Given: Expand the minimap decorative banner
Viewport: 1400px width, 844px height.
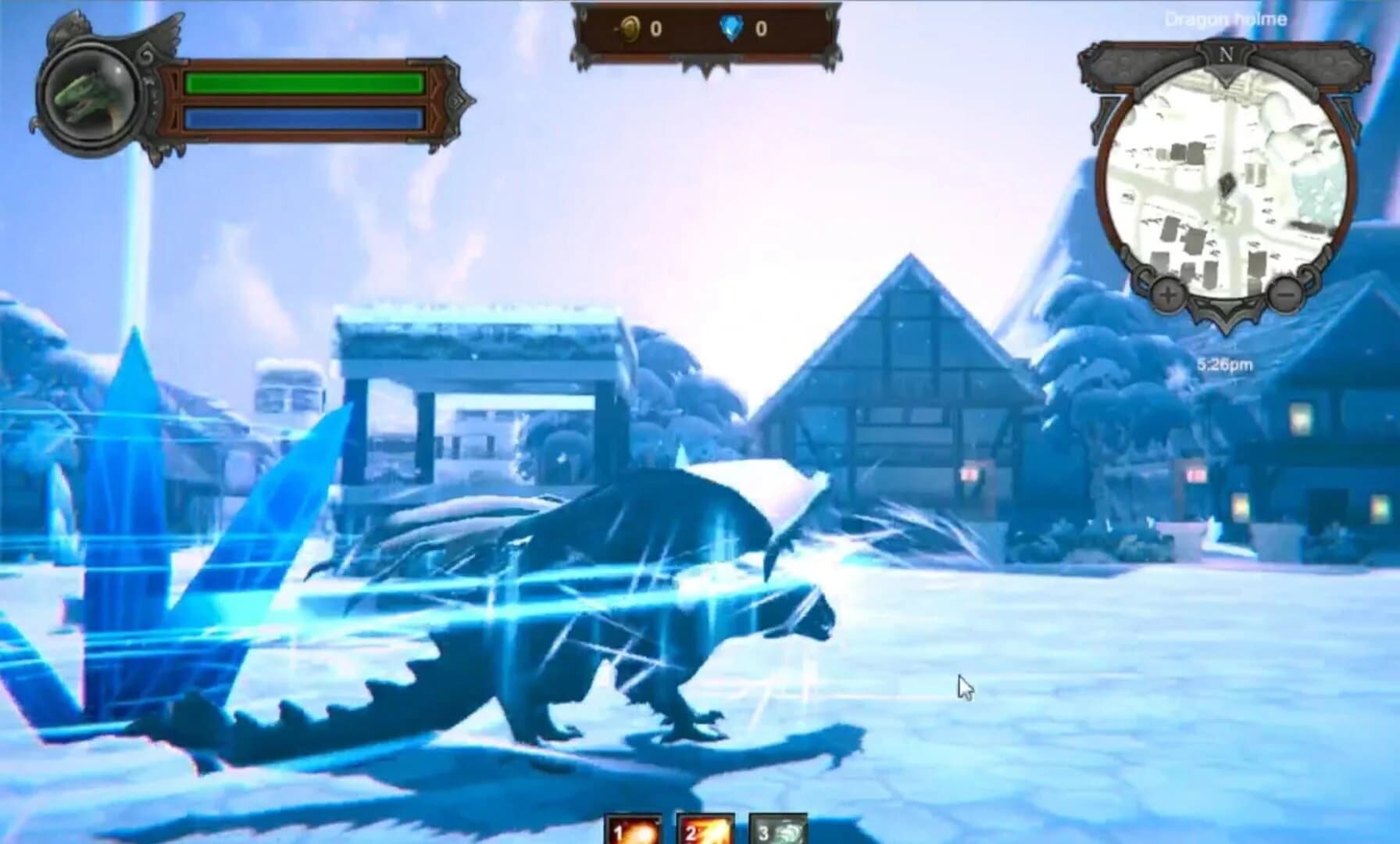Looking at the screenshot, I should click(1127, 64).
